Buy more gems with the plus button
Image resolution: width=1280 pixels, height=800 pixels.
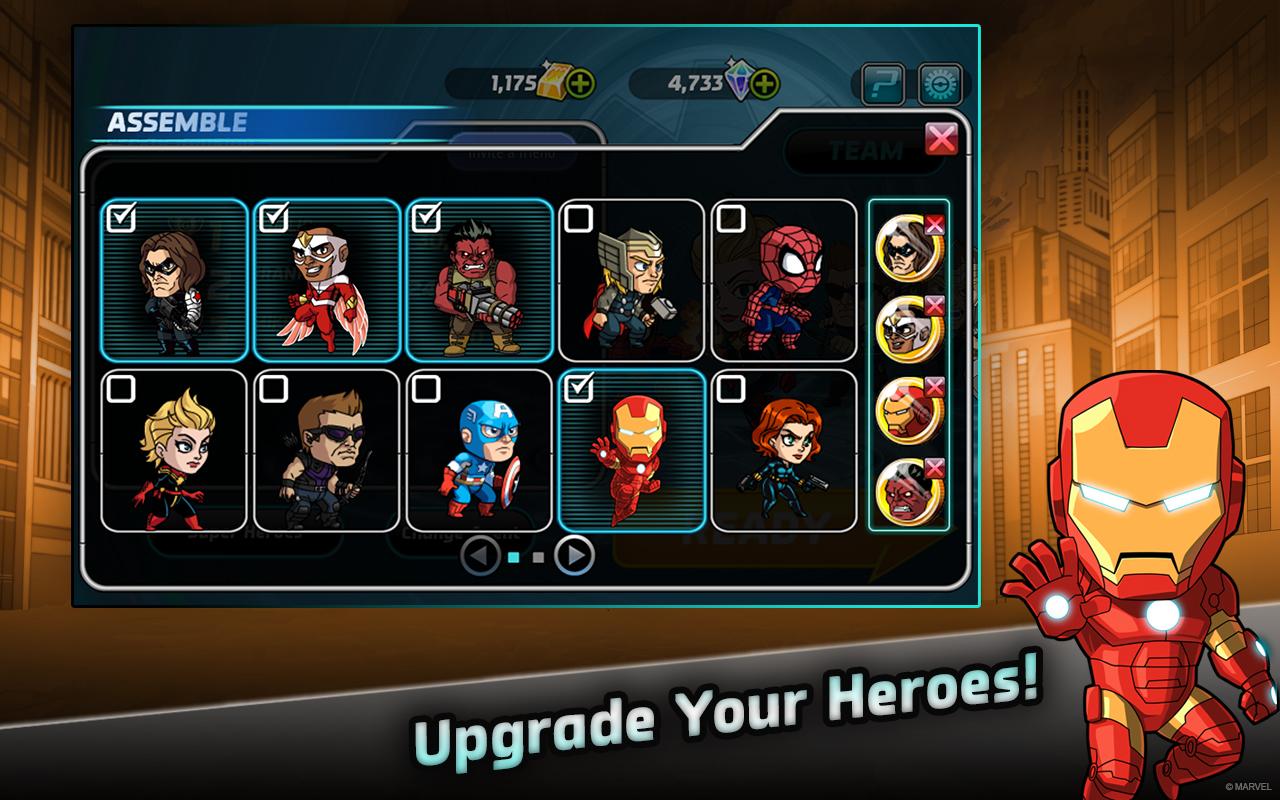(764, 84)
